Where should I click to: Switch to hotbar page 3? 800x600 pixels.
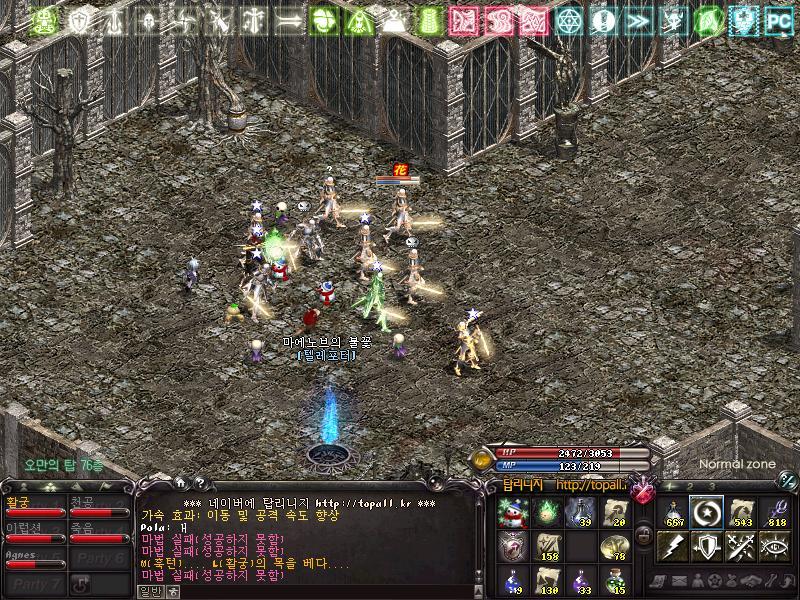point(710,487)
